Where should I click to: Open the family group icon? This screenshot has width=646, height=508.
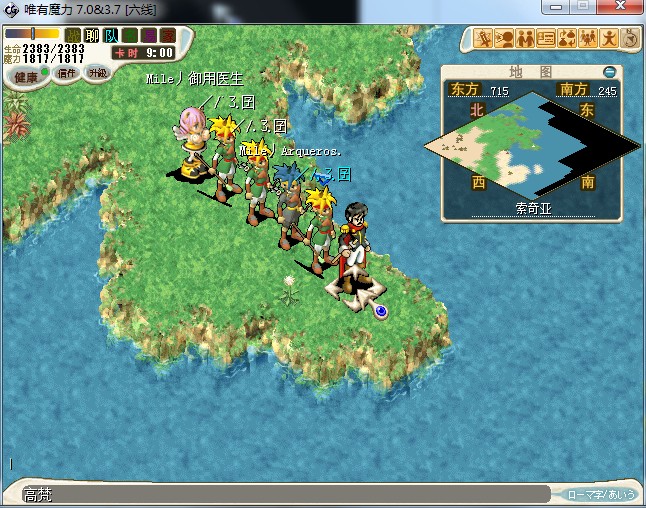point(588,39)
